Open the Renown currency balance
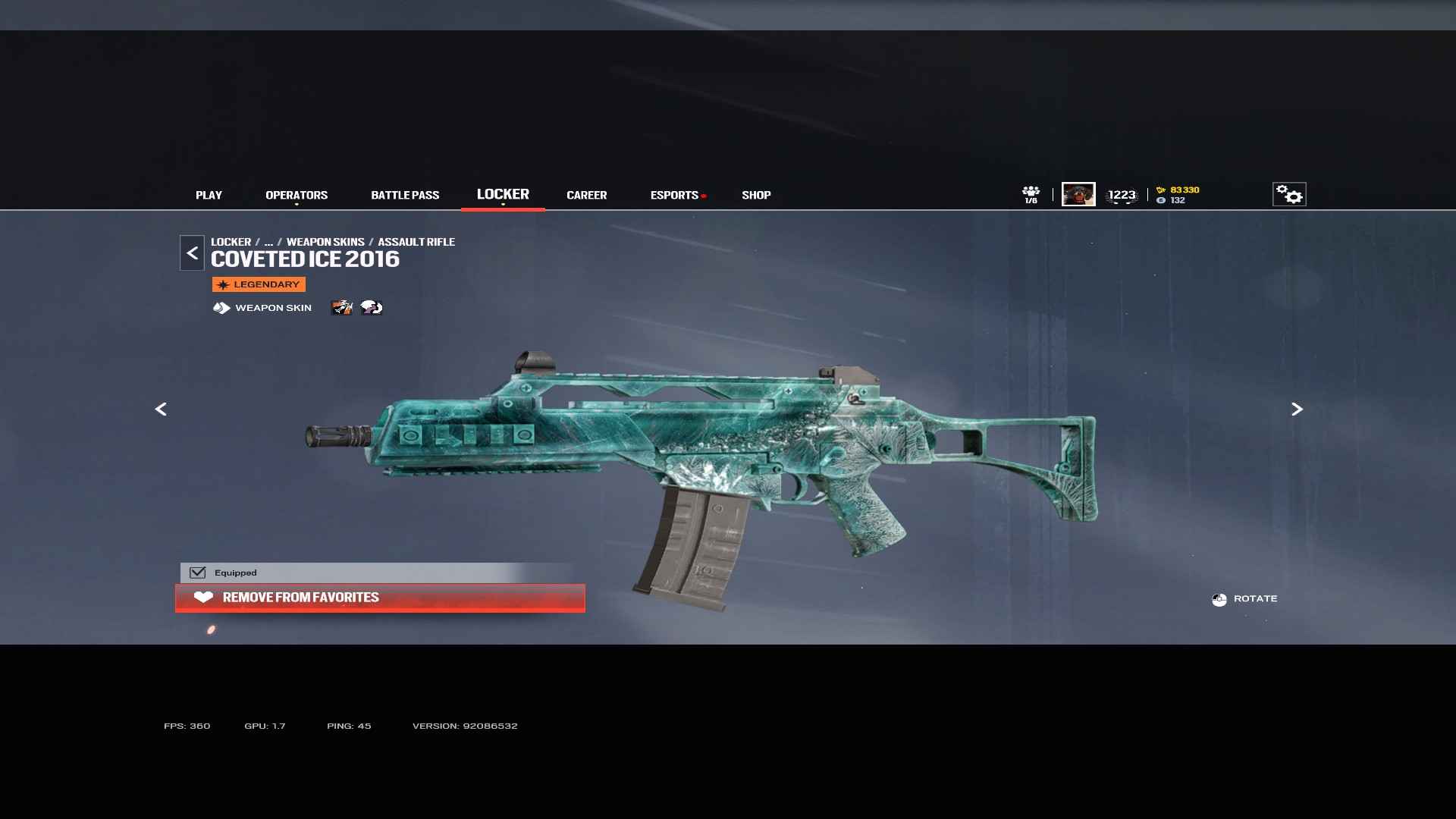 pos(1178,190)
